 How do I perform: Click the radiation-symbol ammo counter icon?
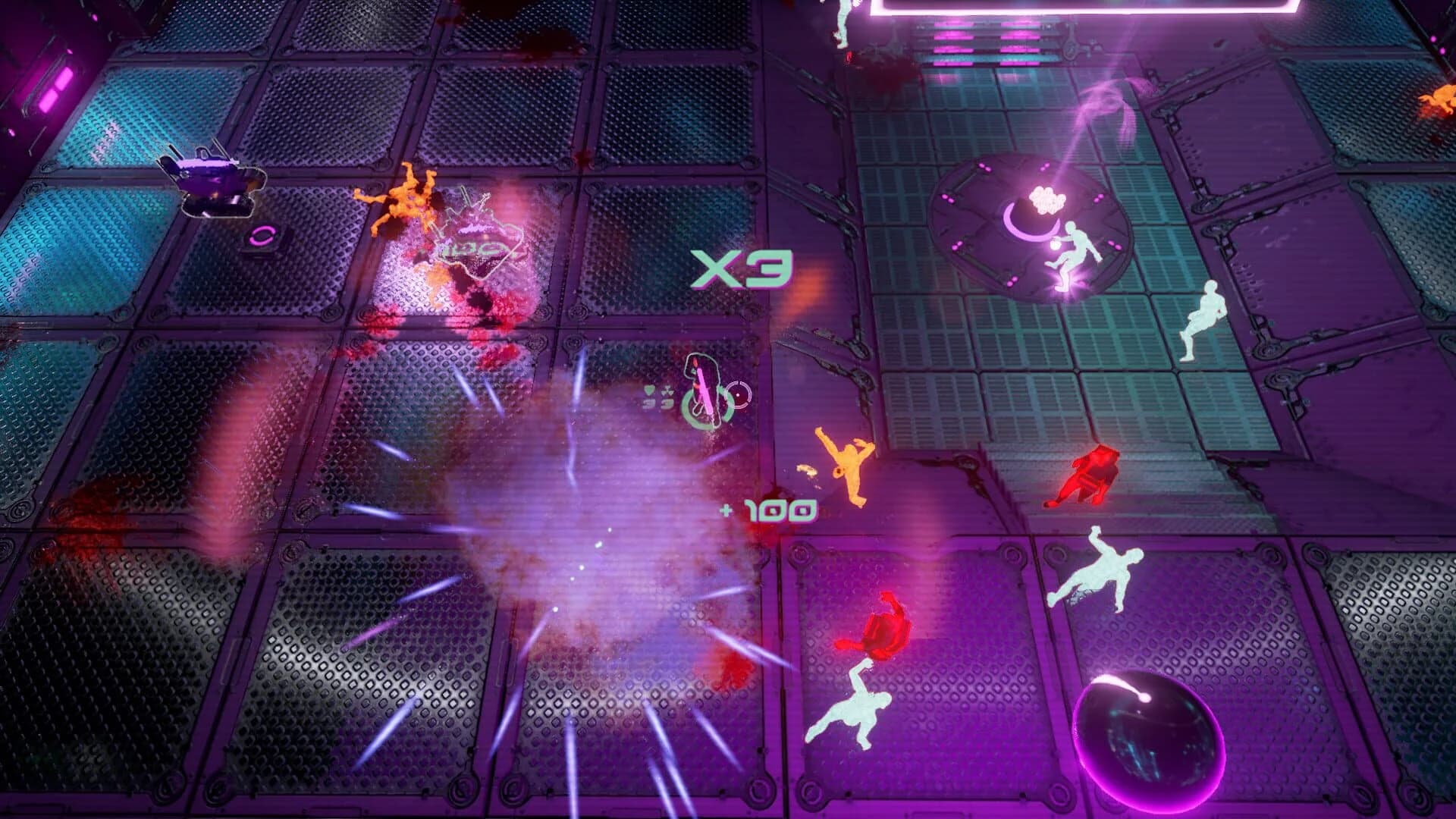tap(667, 391)
